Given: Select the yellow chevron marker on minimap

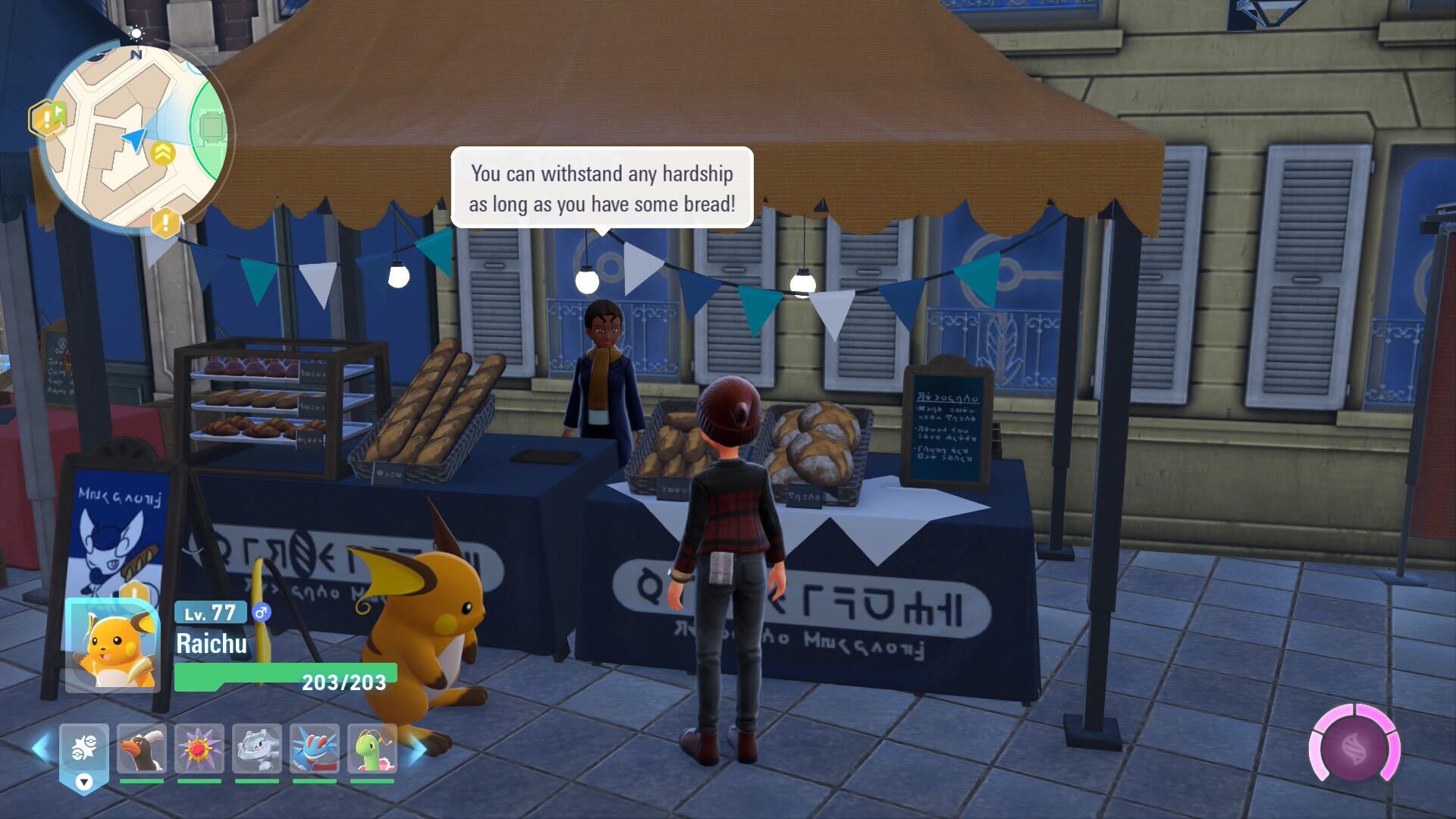Looking at the screenshot, I should (162, 153).
